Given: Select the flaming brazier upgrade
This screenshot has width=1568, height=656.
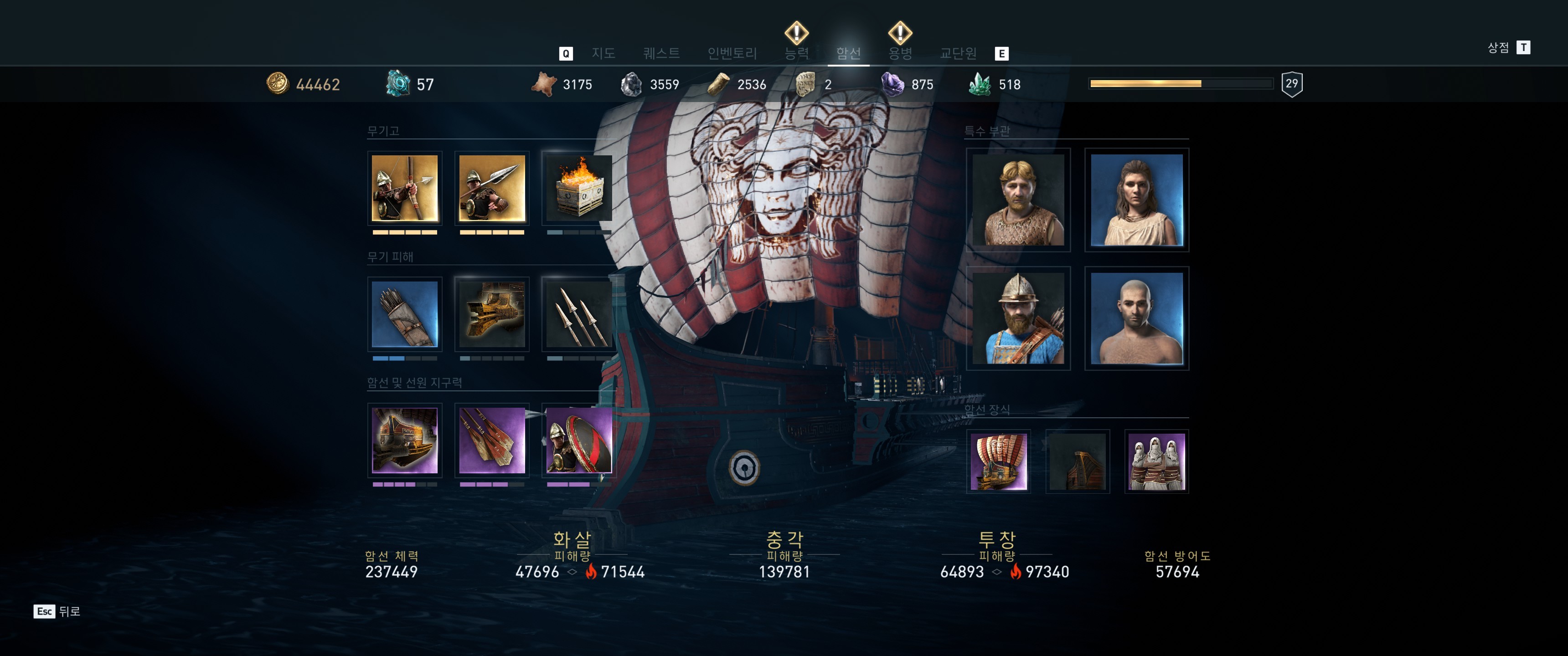Looking at the screenshot, I should [578, 188].
